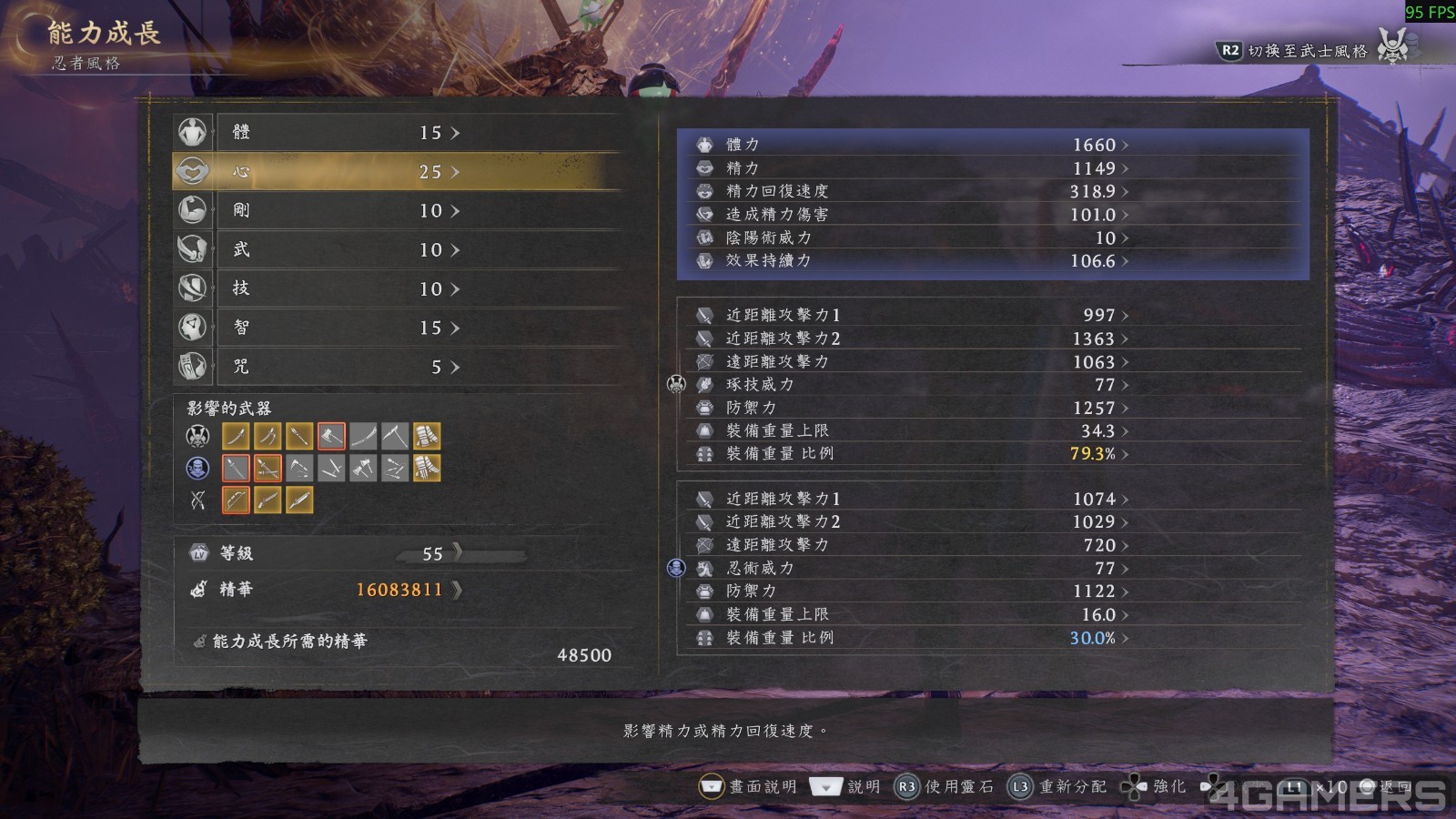Select the bow icon in the ranged weapon row
The image size is (1456, 819).
236,499
